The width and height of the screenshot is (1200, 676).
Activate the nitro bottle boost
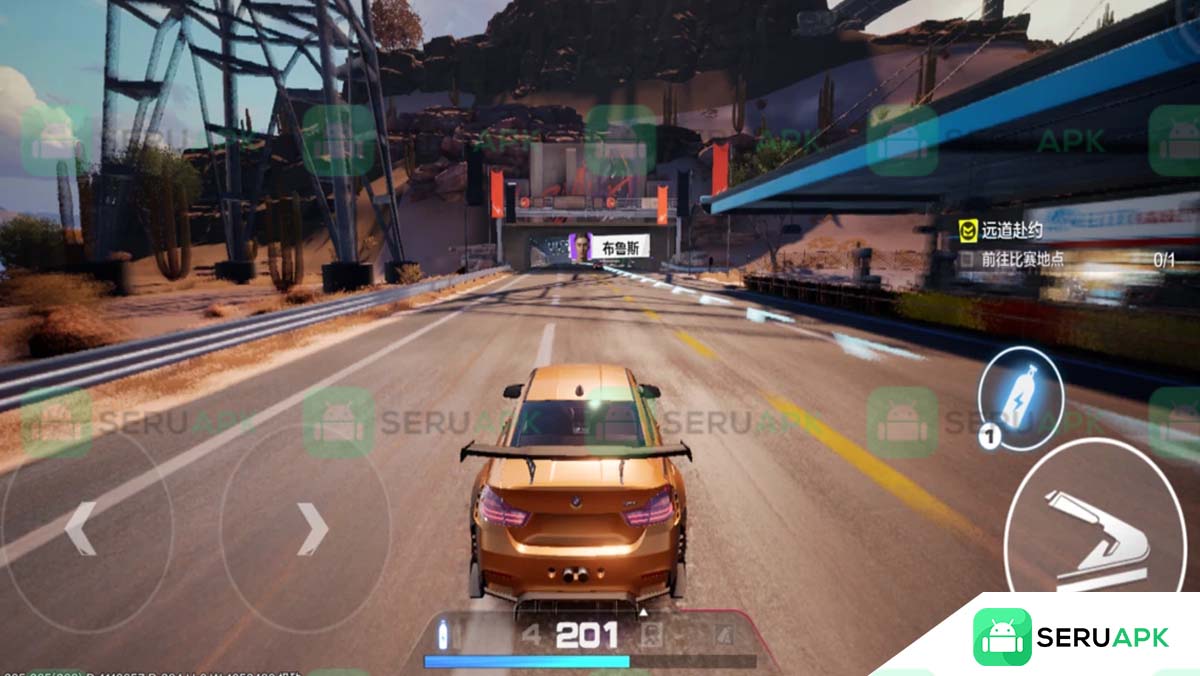(x=1020, y=398)
